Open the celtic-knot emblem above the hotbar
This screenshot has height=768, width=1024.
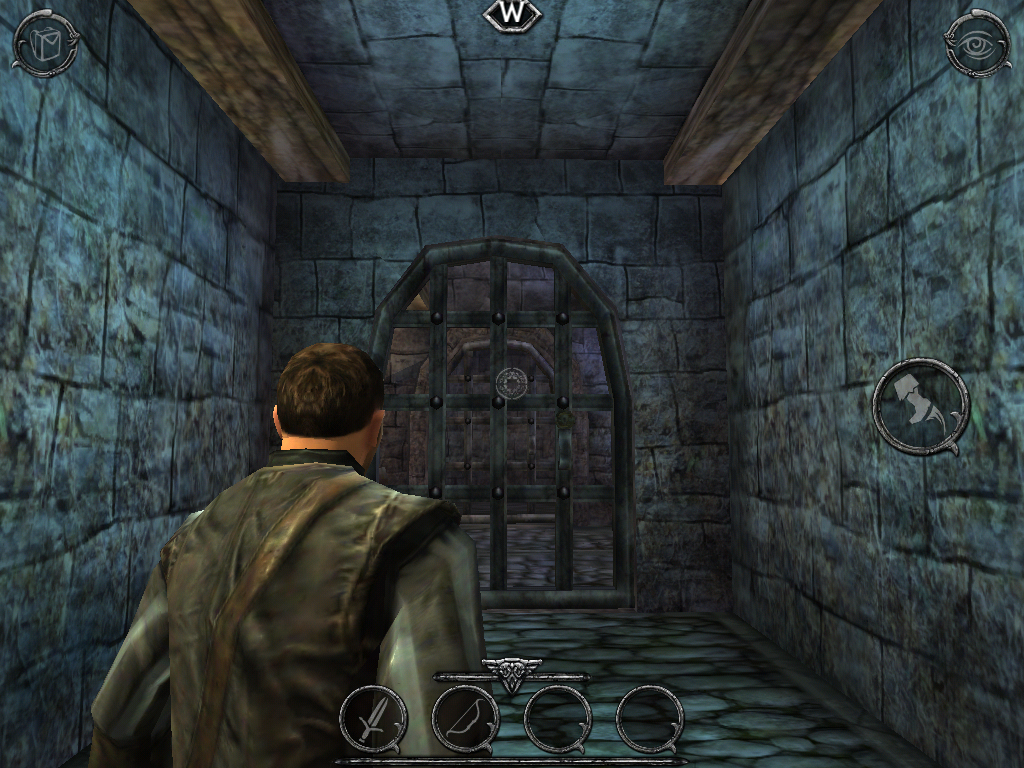coord(511,674)
